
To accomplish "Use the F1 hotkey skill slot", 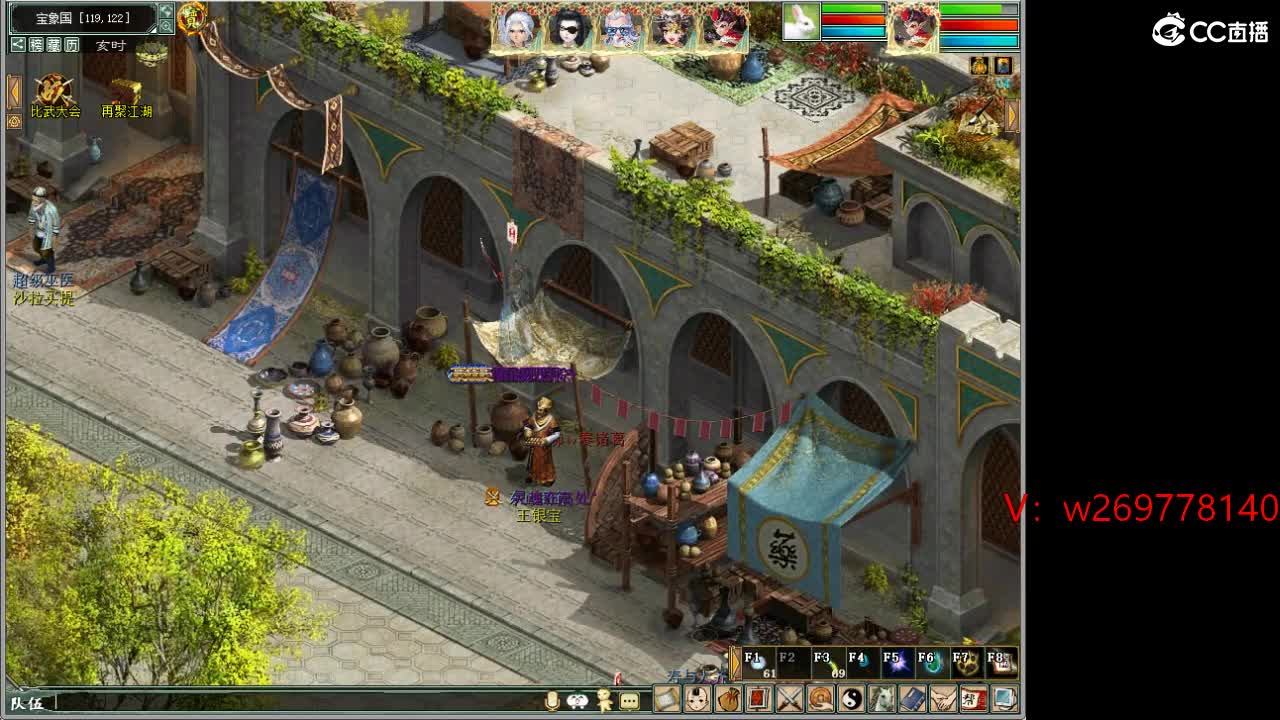I will pyautogui.click(x=759, y=663).
